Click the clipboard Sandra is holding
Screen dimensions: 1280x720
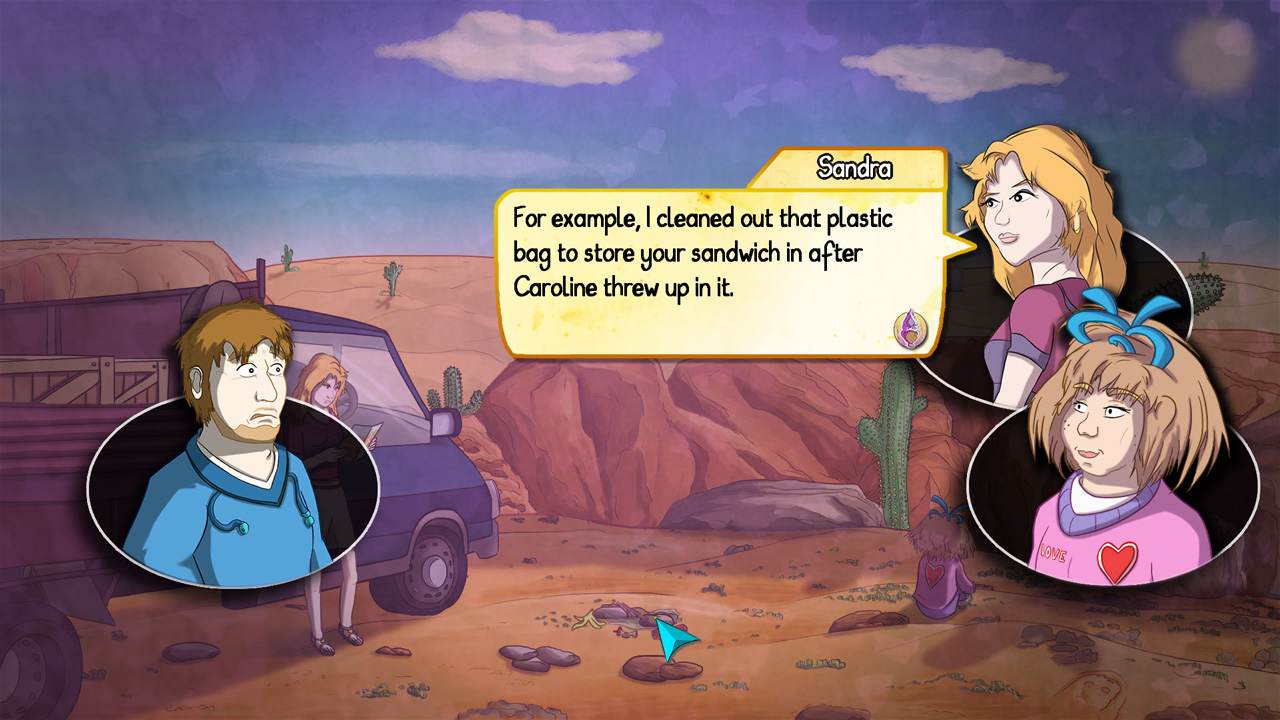[372, 432]
